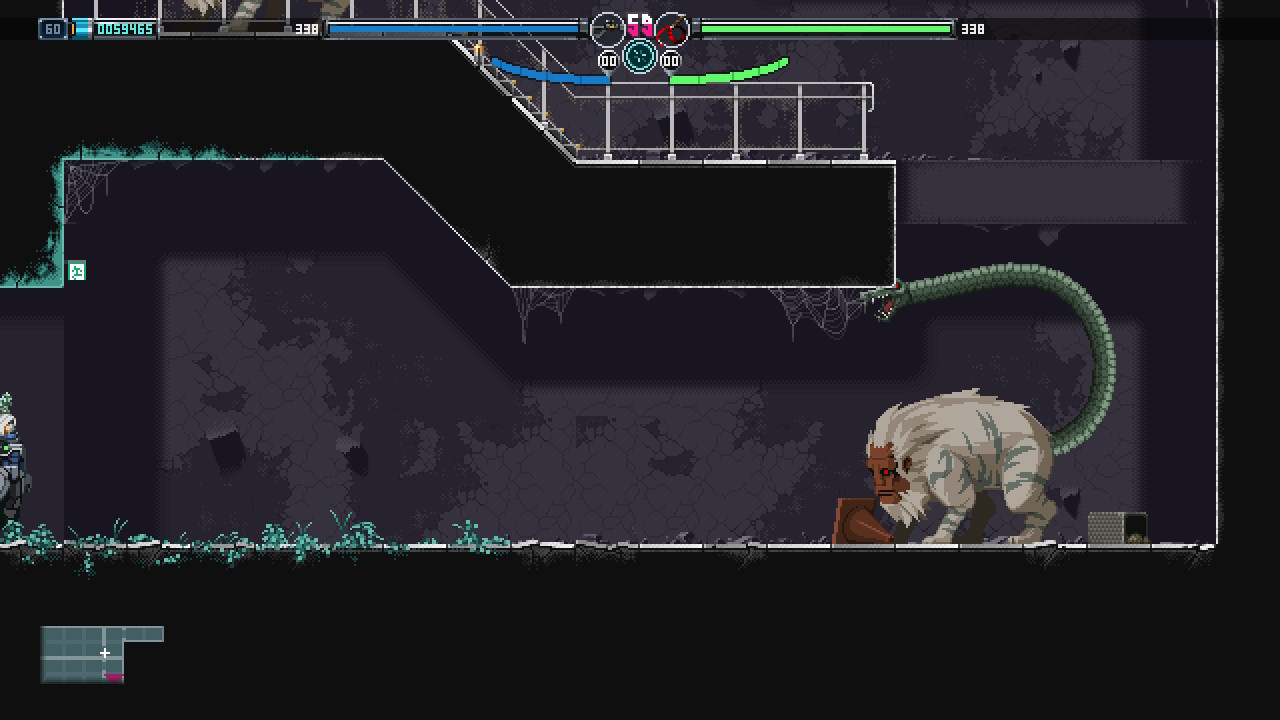The height and width of the screenshot is (720, 1280).
Task: Select the red whip weapon icon
Action: point(672,29)
